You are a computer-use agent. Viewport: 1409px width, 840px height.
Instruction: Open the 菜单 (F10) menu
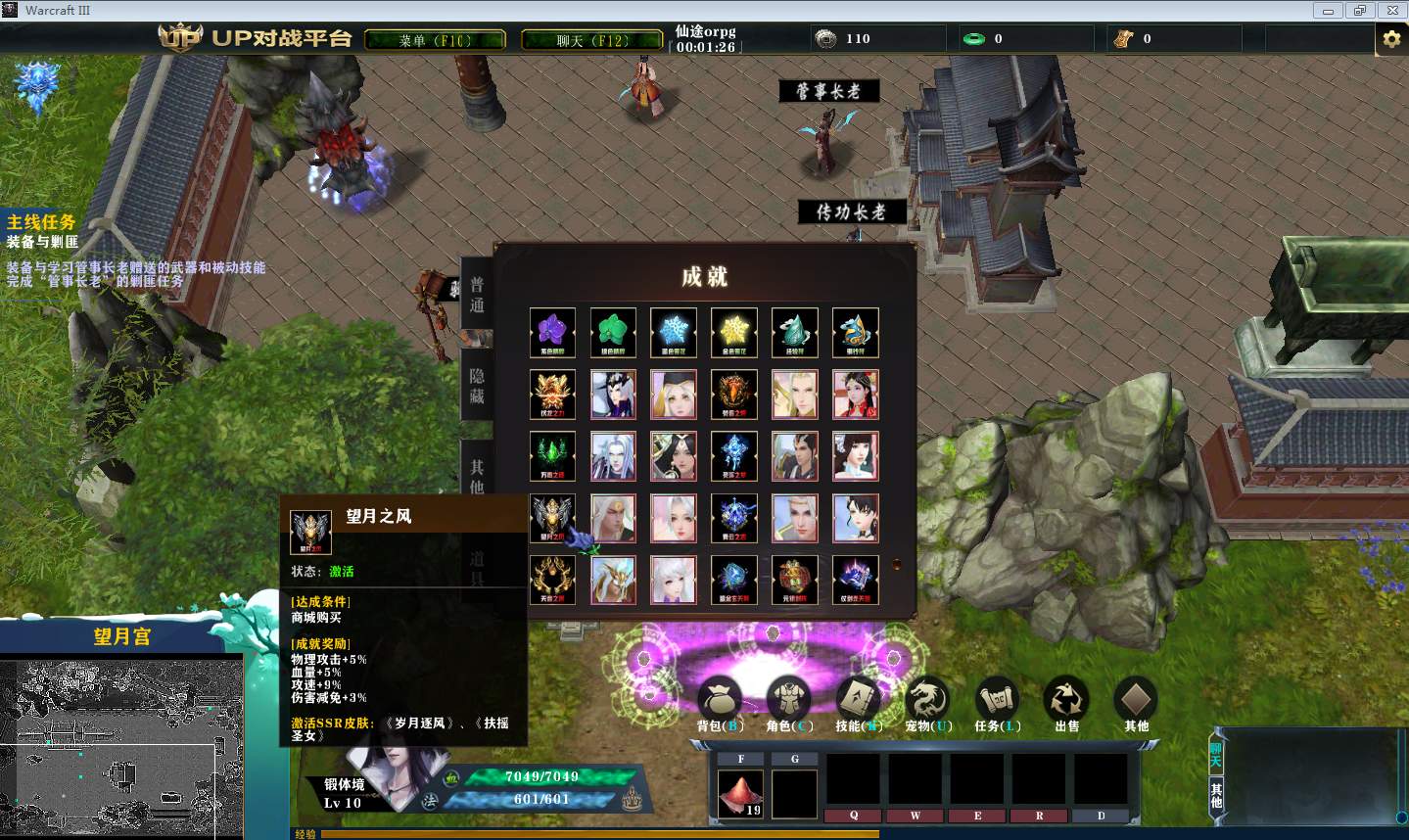point(435,40)
